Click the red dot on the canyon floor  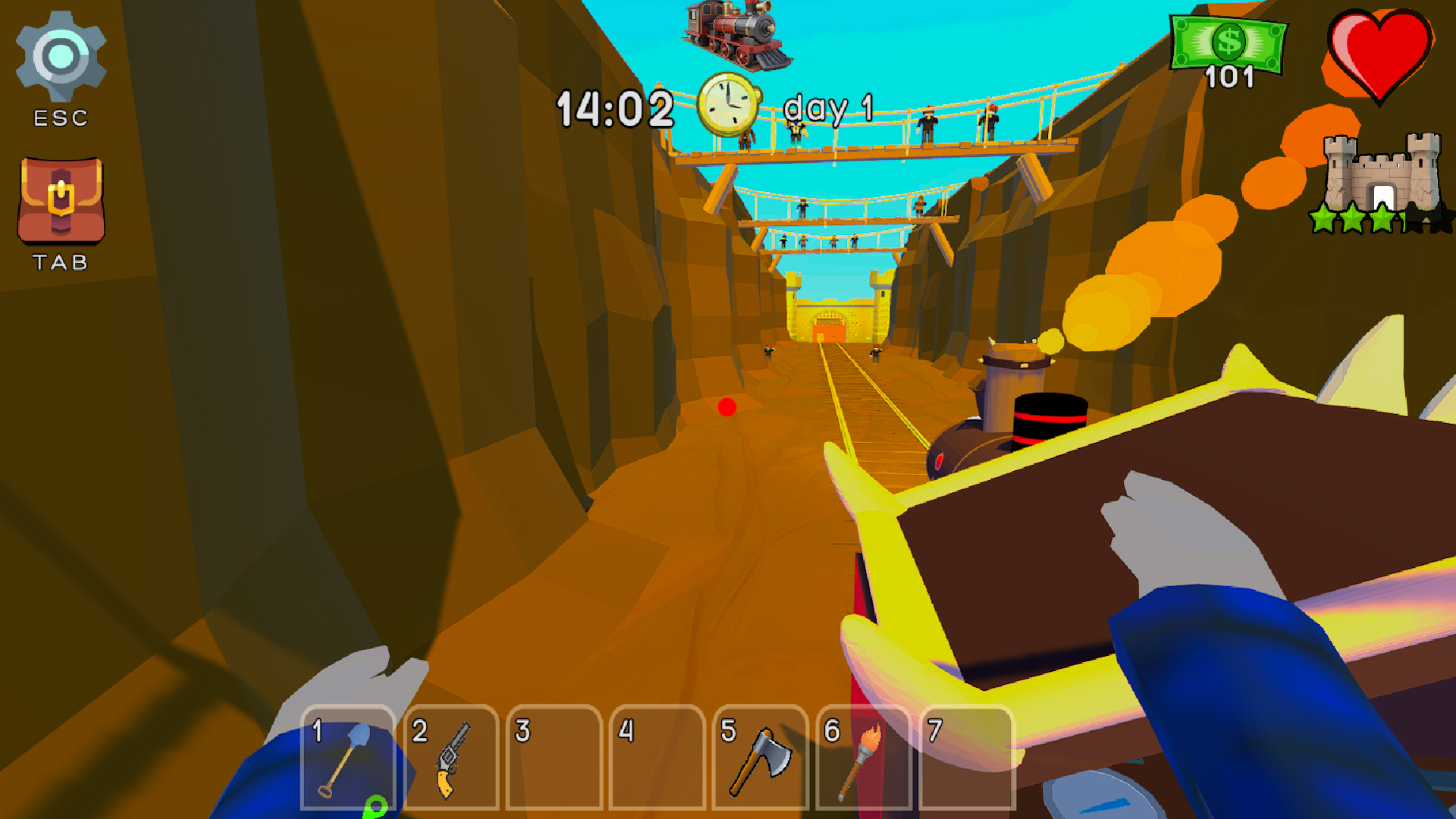coord(726,408)
